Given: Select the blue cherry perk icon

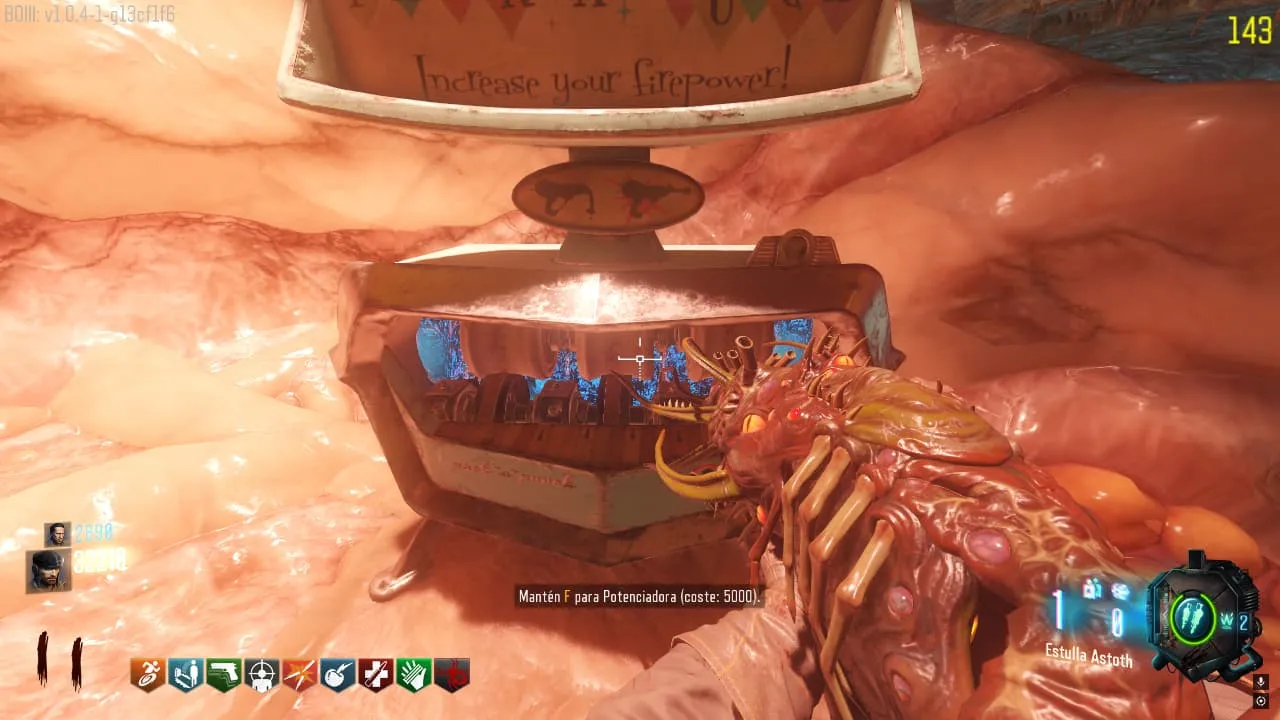Looking at the screenshot, I should point(337,675).
